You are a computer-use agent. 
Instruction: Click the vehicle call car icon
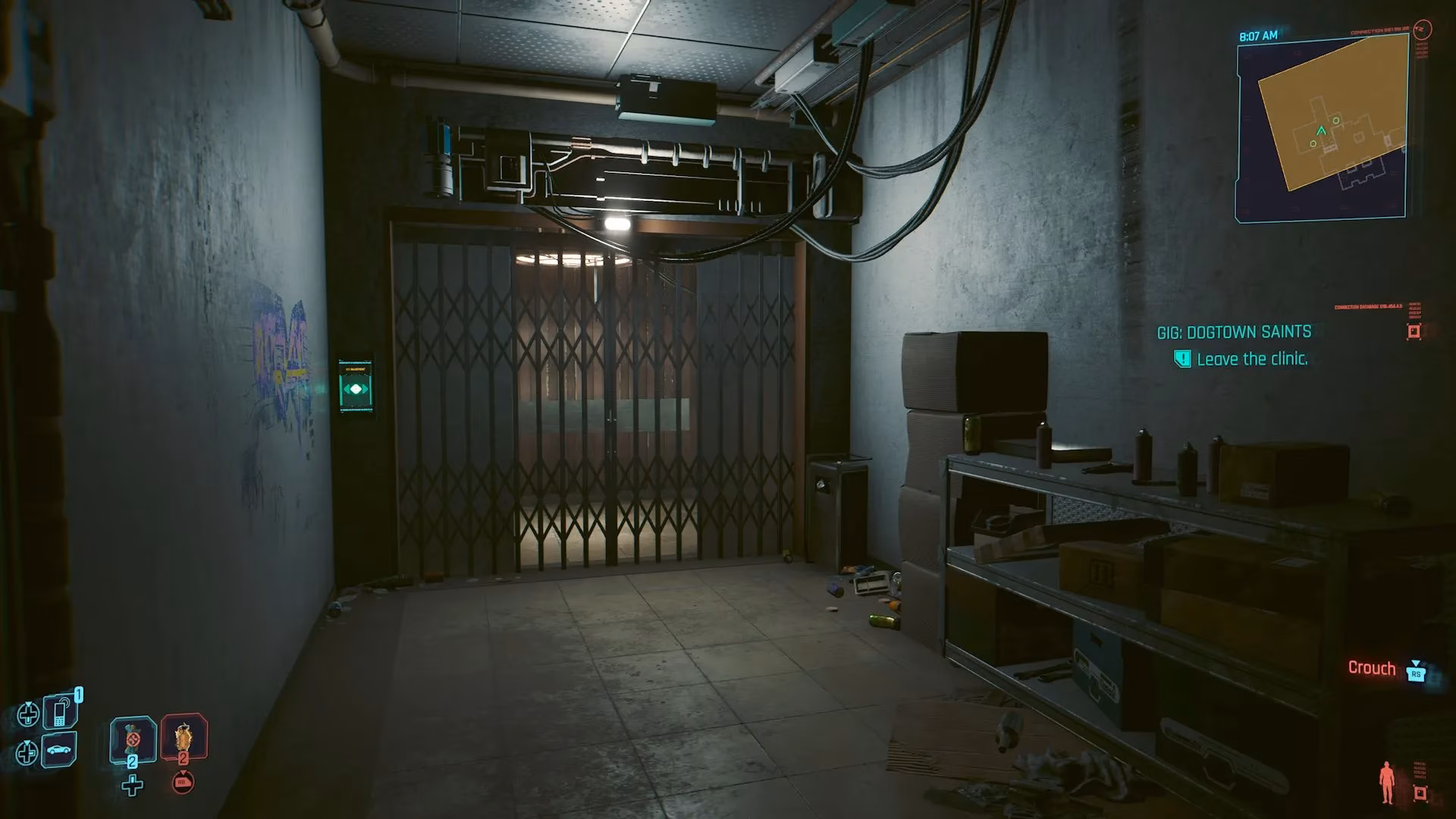coord(58,750)
